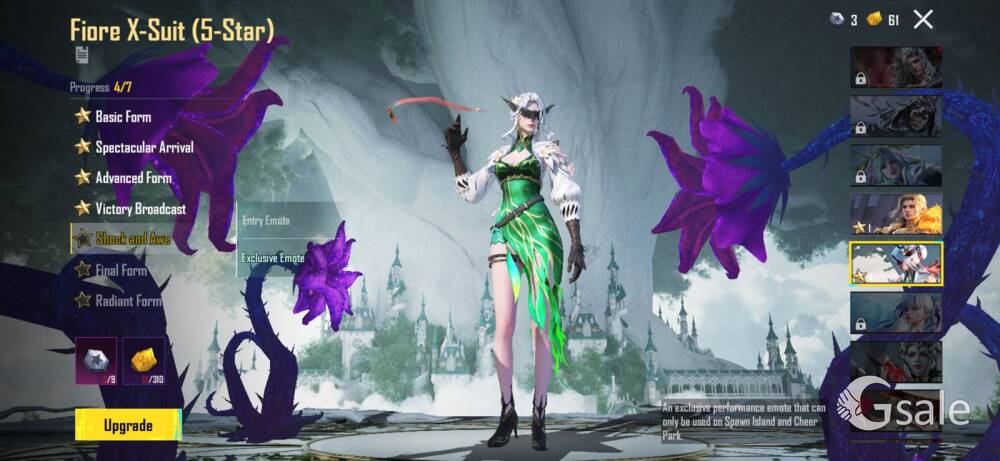View the Radiant Form stage
Viewport: 1000px width, 461px height.
127,300
